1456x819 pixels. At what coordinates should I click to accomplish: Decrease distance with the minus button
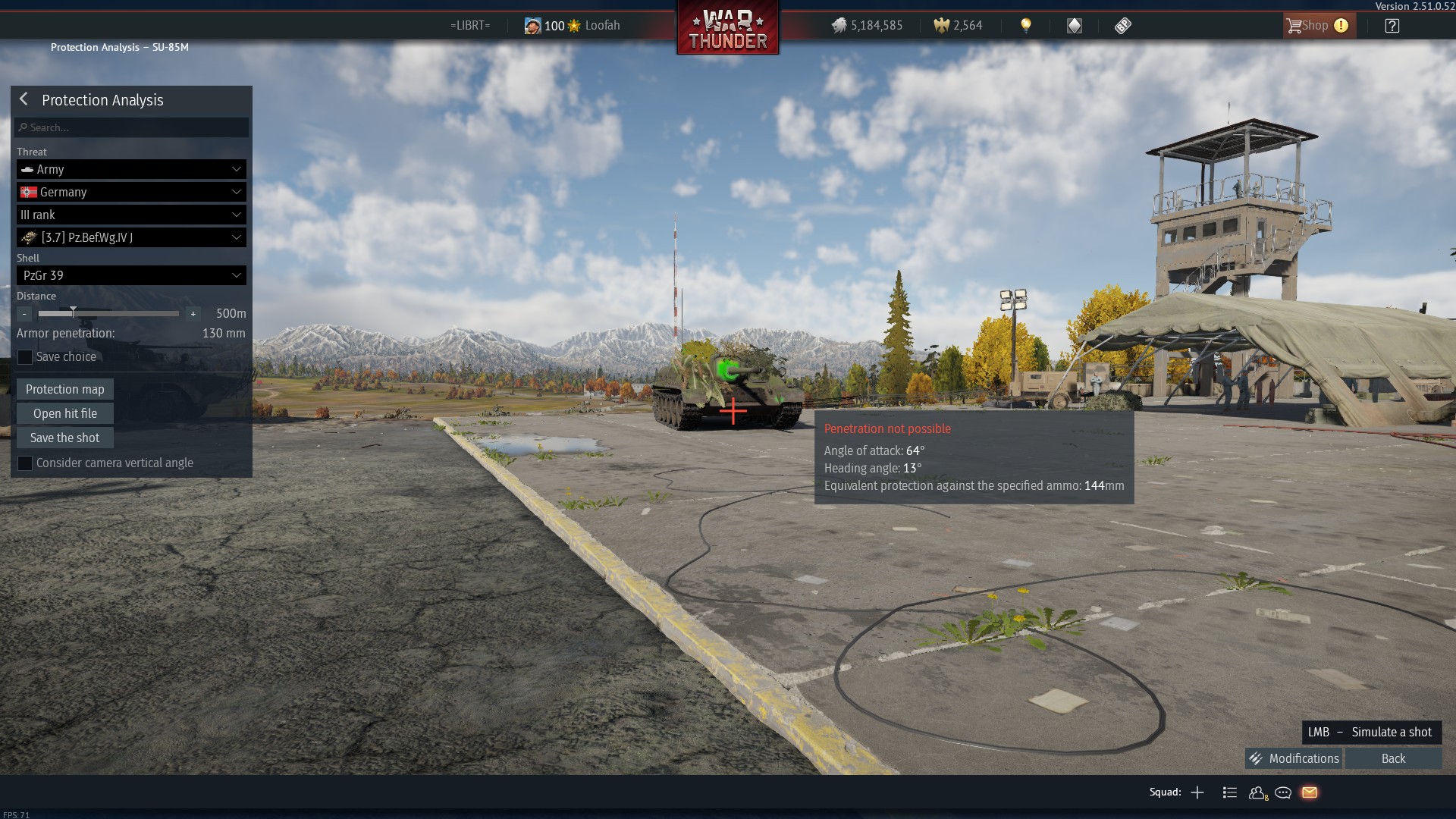(24, 314)
